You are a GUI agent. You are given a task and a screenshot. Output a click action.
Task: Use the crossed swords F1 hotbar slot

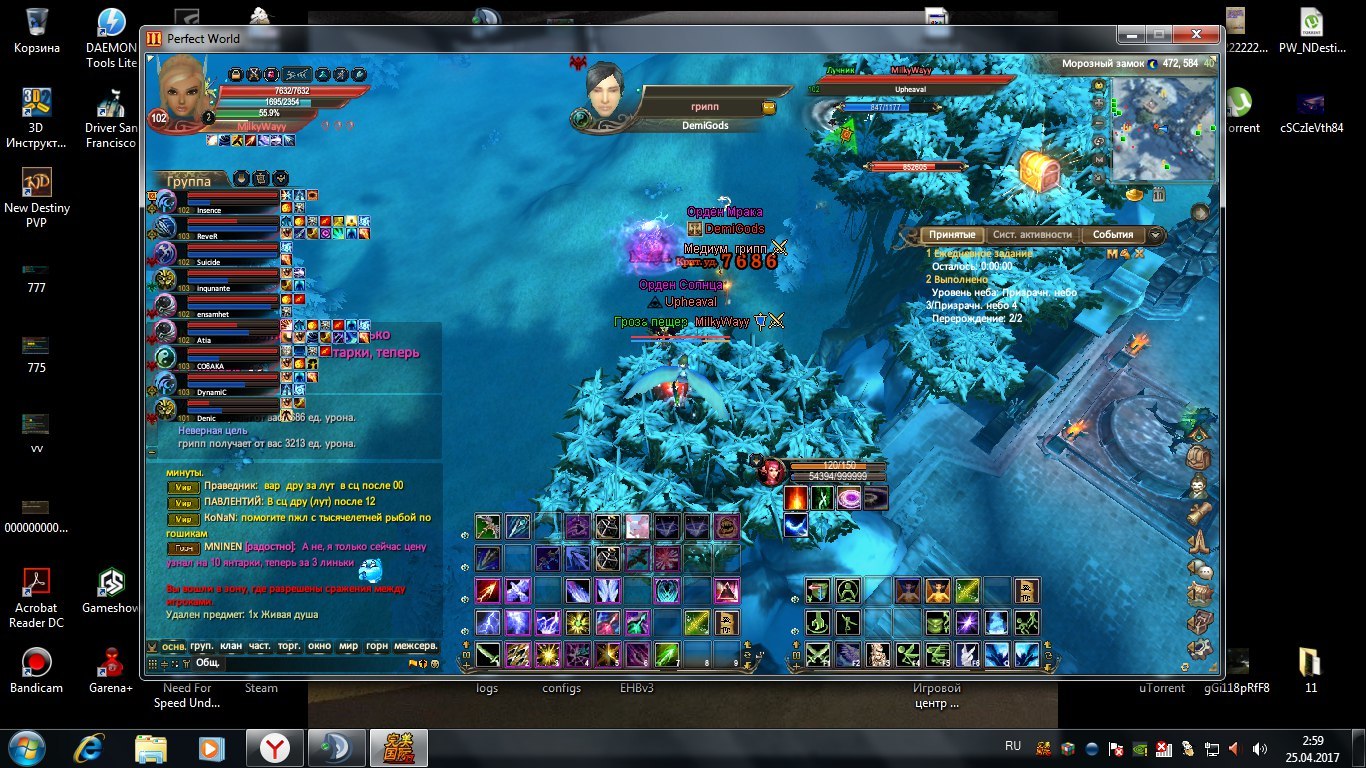point(819,655)
